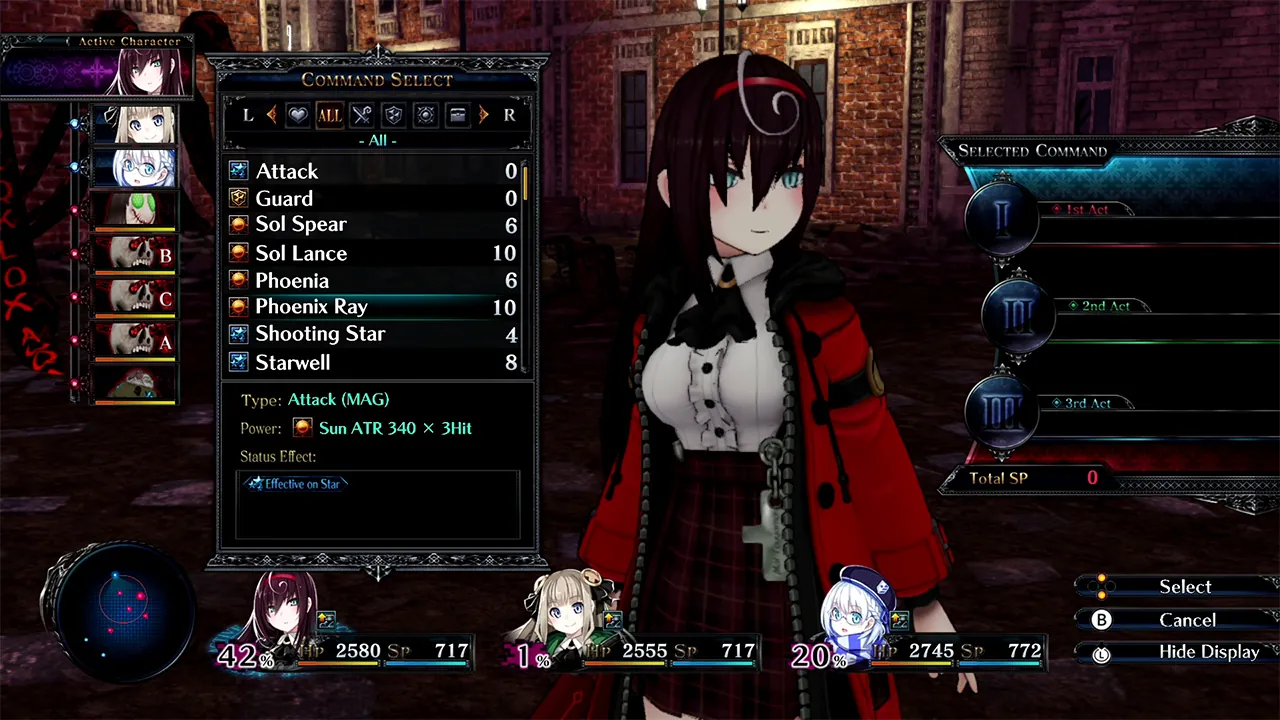The width and height of the screenshot is (1280, 720).
Task: Open the sword attack skills filter
Action: (361, 115)
